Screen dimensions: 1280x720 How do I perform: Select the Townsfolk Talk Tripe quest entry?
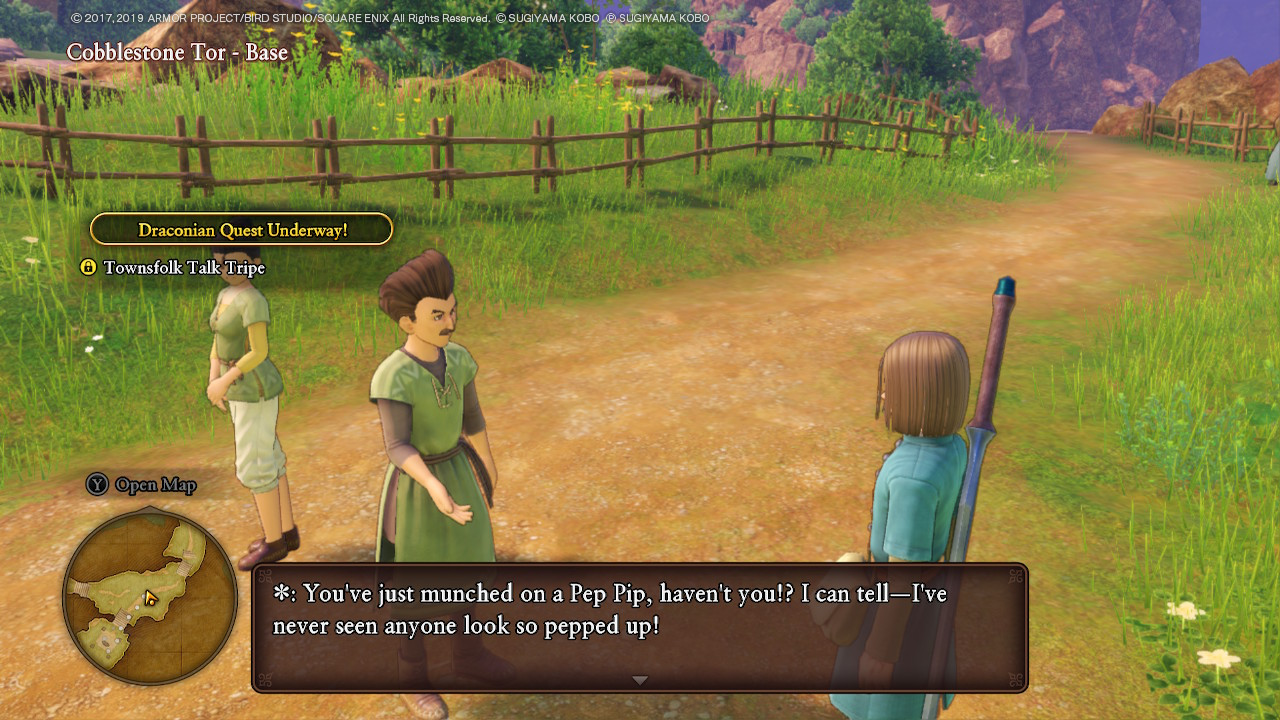pos(183,268)
